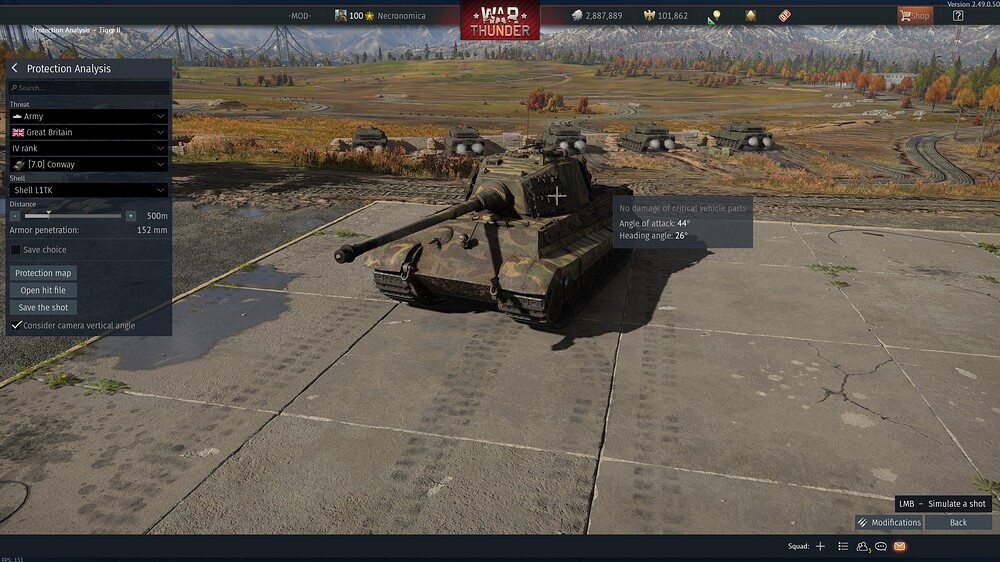Open the Modifications screen
Viewport: 1000px width, 562px height.
pos(889,522)
